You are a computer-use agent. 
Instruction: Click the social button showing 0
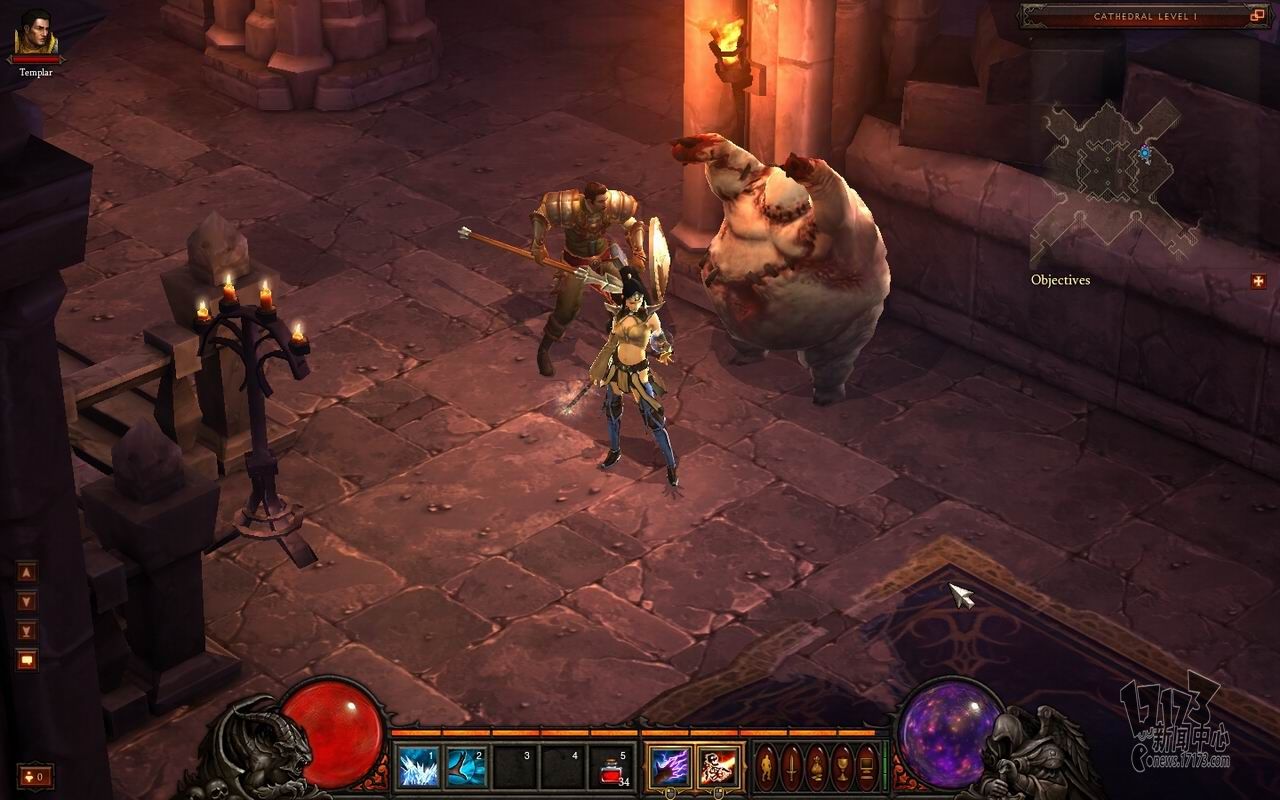[x=34, y=775]
